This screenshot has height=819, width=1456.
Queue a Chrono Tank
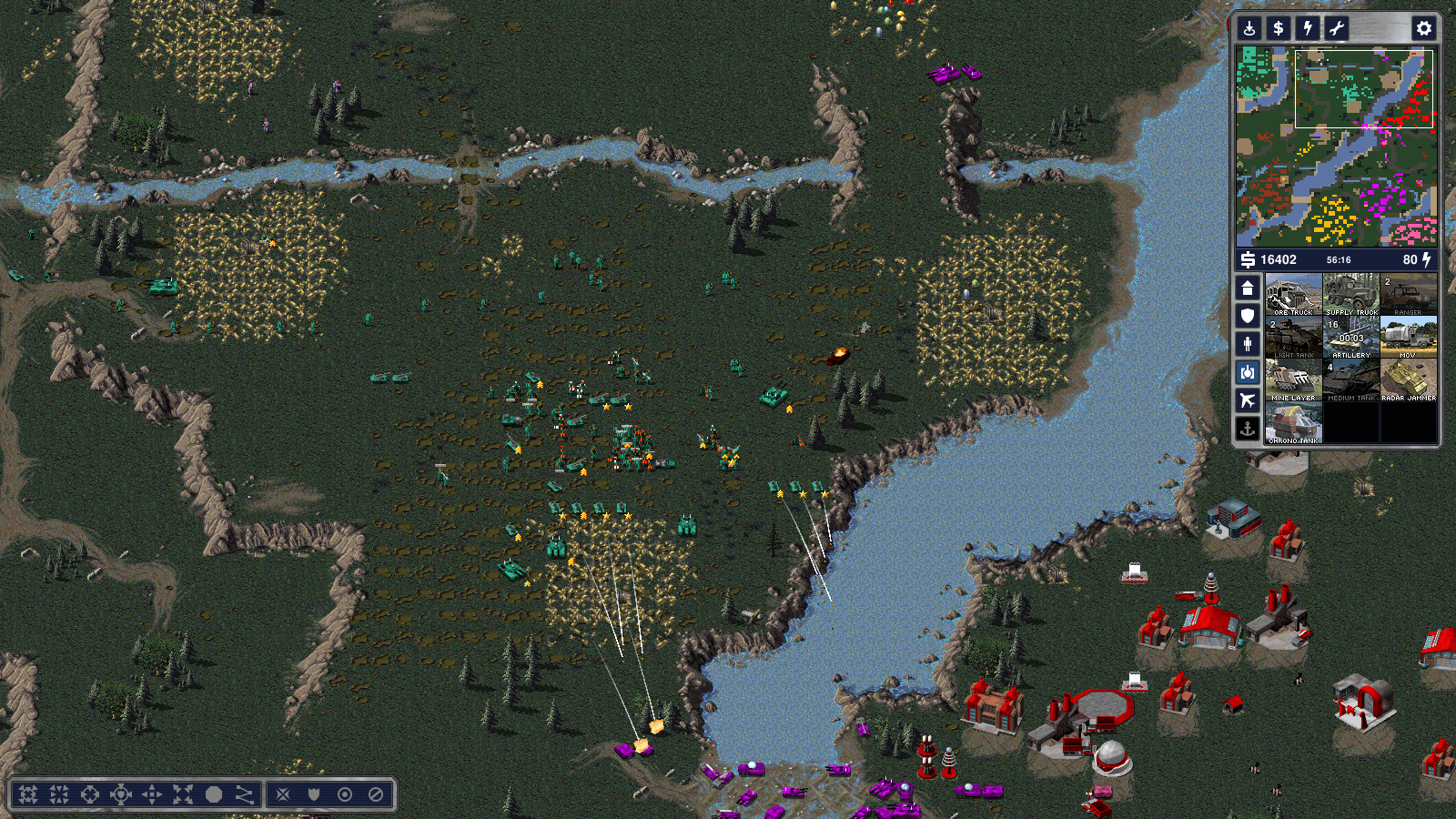click(1293, 423)
